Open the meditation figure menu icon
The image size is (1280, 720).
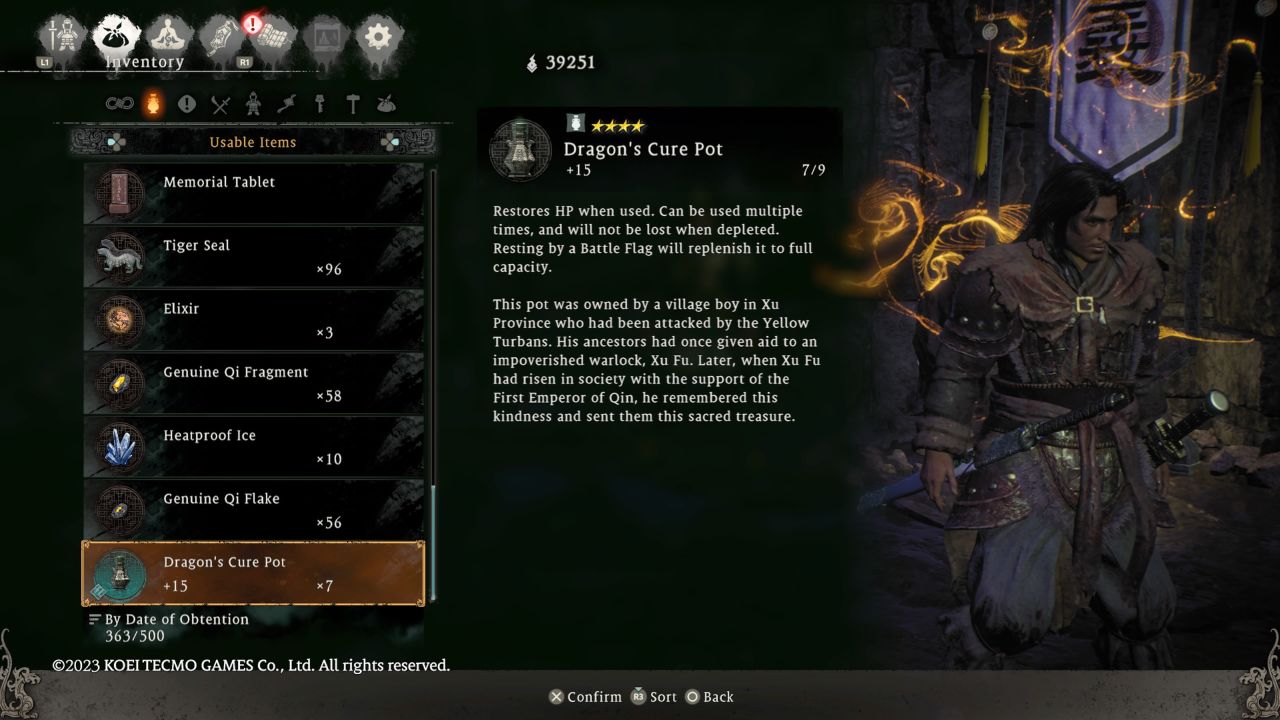(166, 30)
